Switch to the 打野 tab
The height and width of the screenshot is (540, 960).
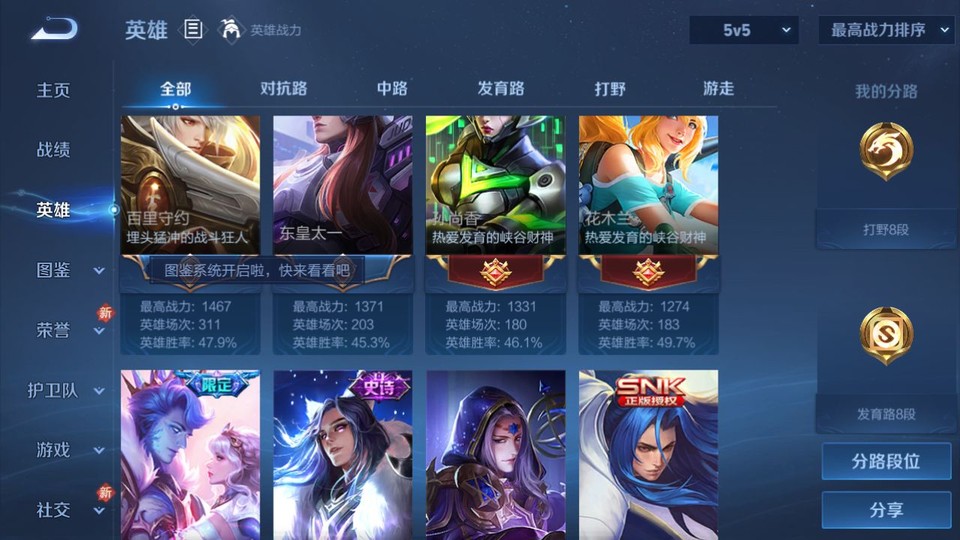(x=610, y=88)
